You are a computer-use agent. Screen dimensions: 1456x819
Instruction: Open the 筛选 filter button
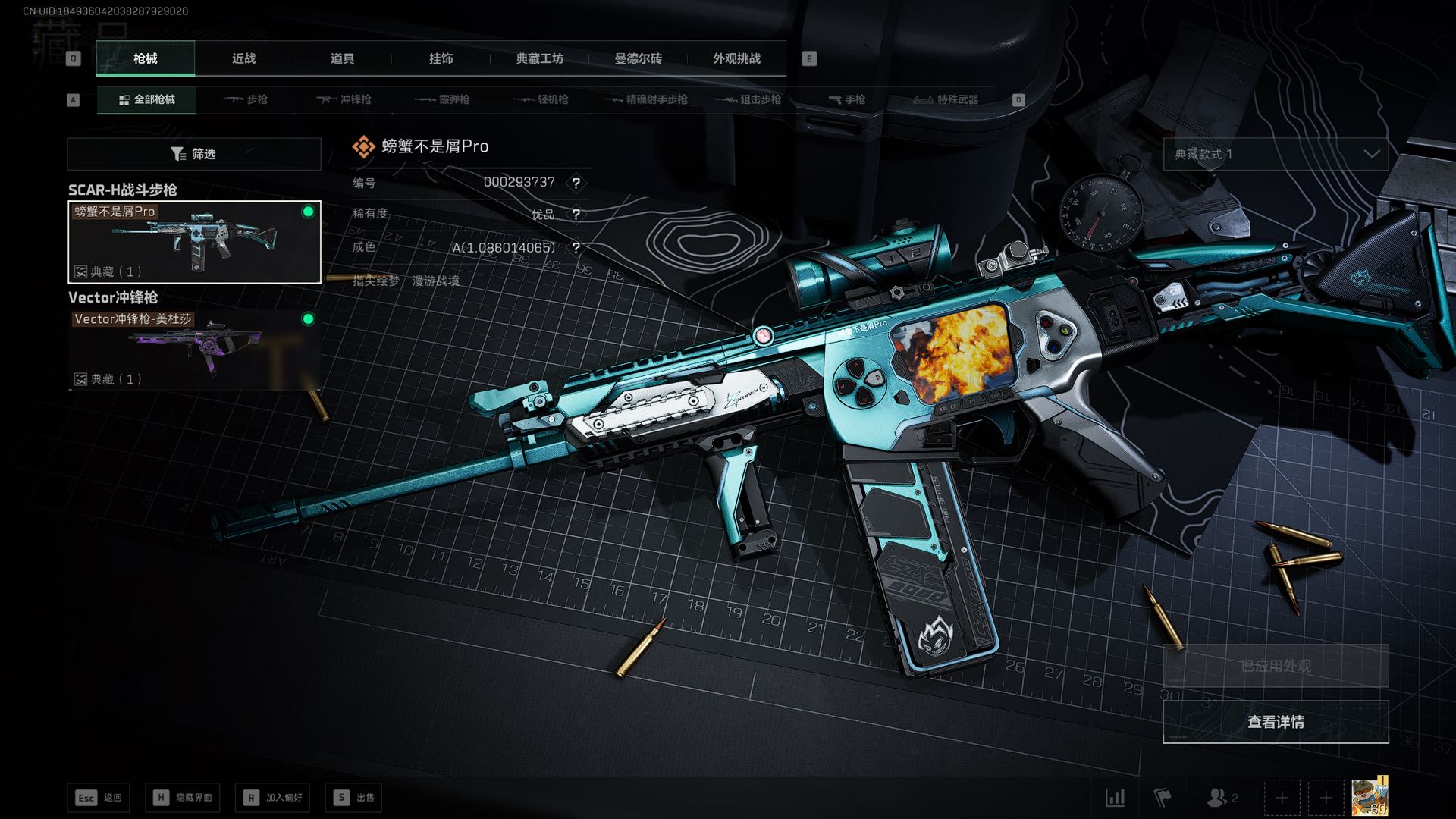pos(194,154)
